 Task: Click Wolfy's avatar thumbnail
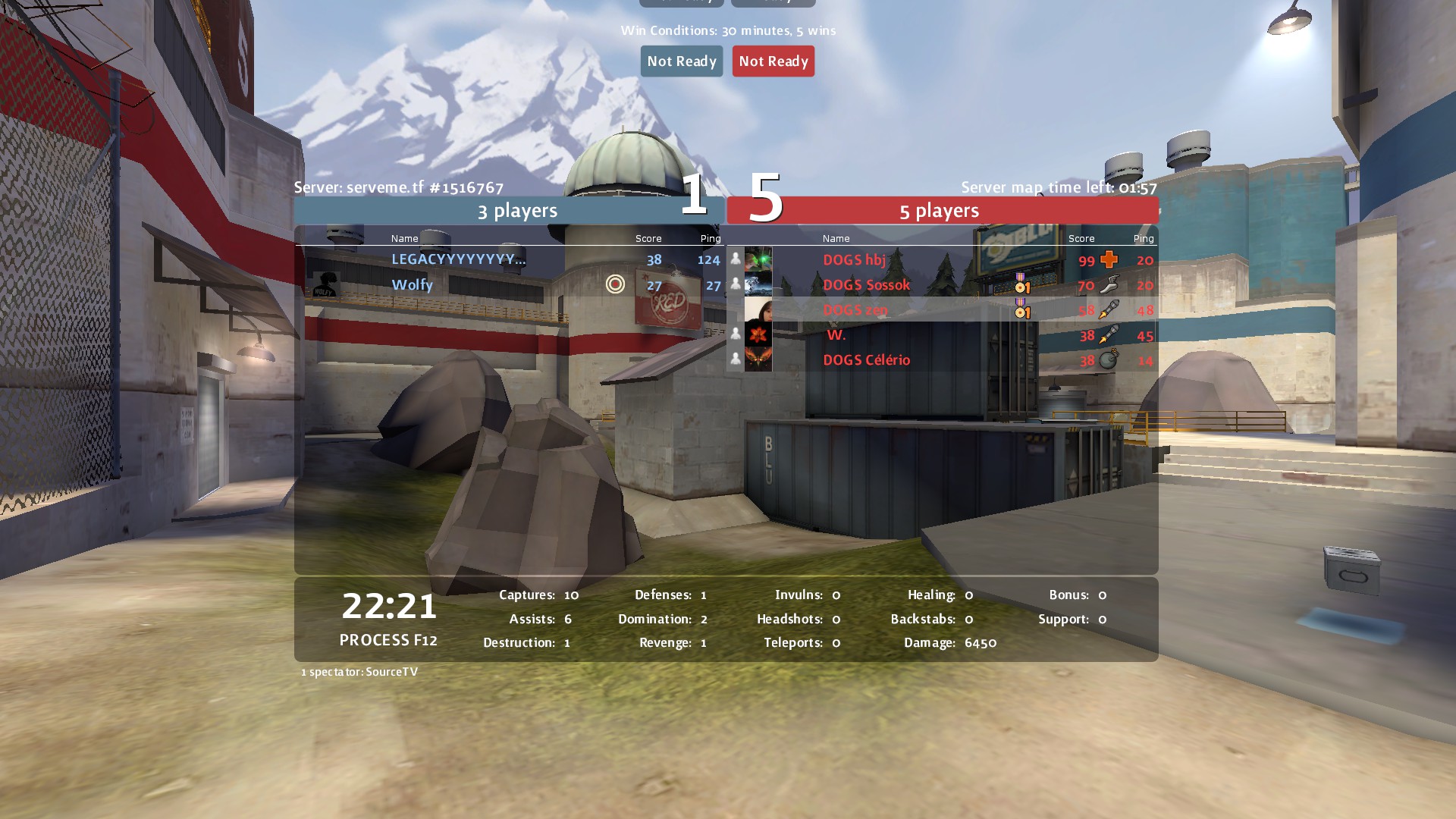pyautogui.click(x=325, y=285)
